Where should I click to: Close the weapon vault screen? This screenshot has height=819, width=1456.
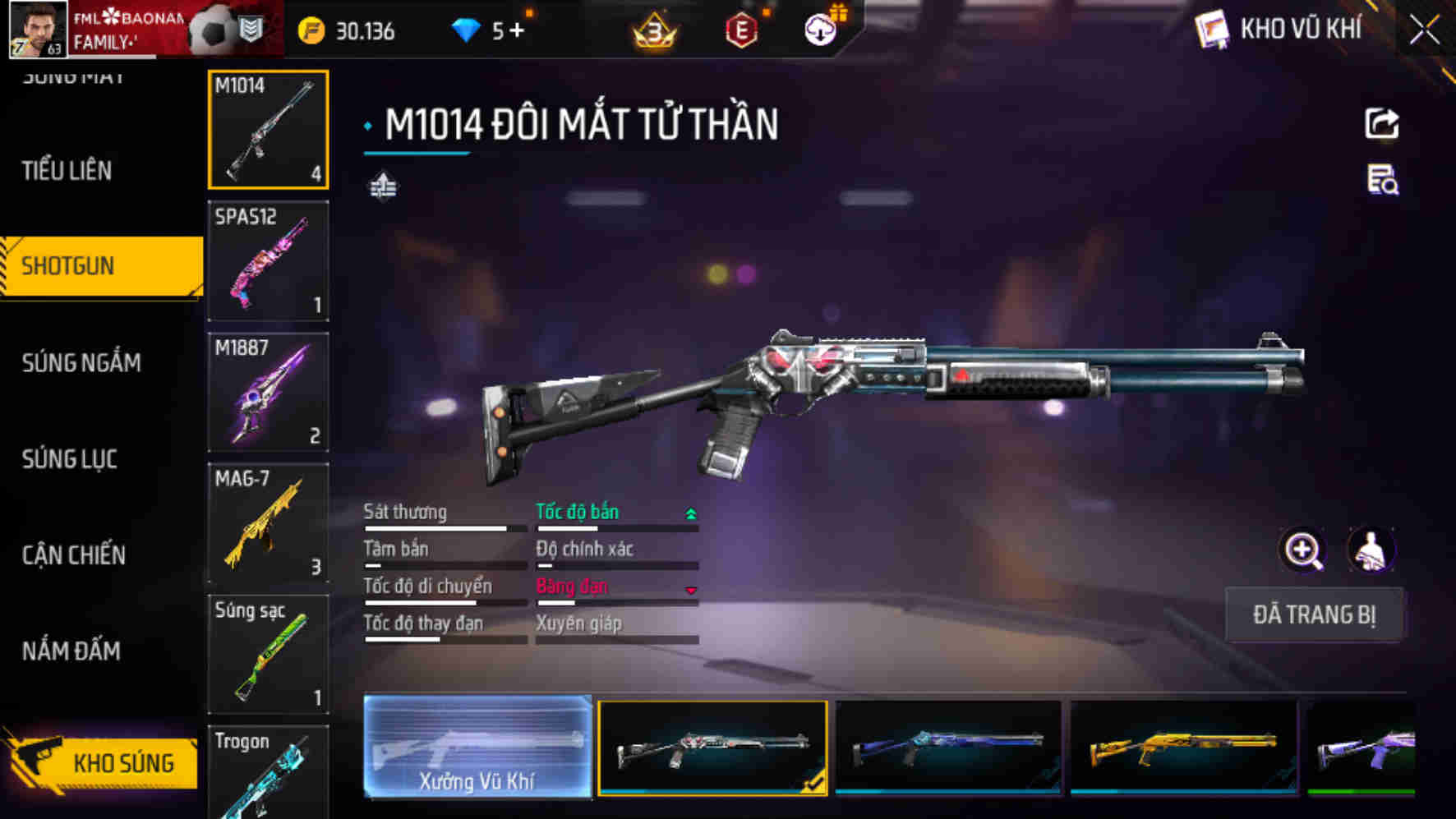1424,31
